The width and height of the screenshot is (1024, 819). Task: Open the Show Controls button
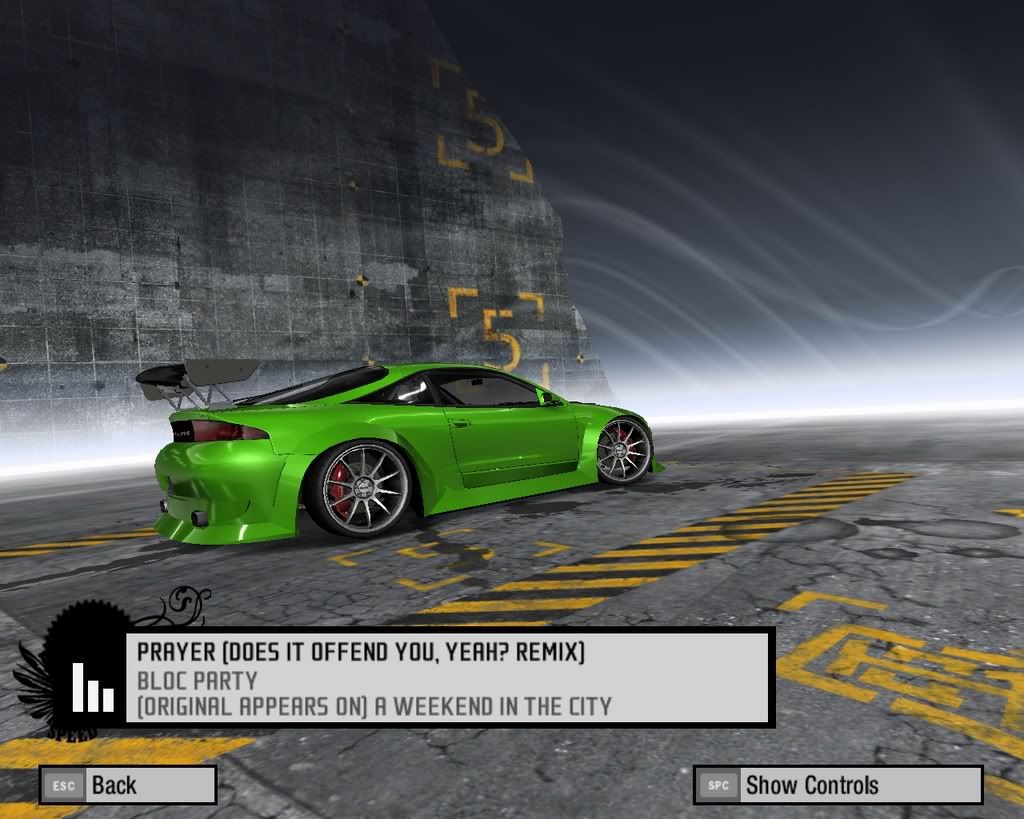tap(837, 785)
